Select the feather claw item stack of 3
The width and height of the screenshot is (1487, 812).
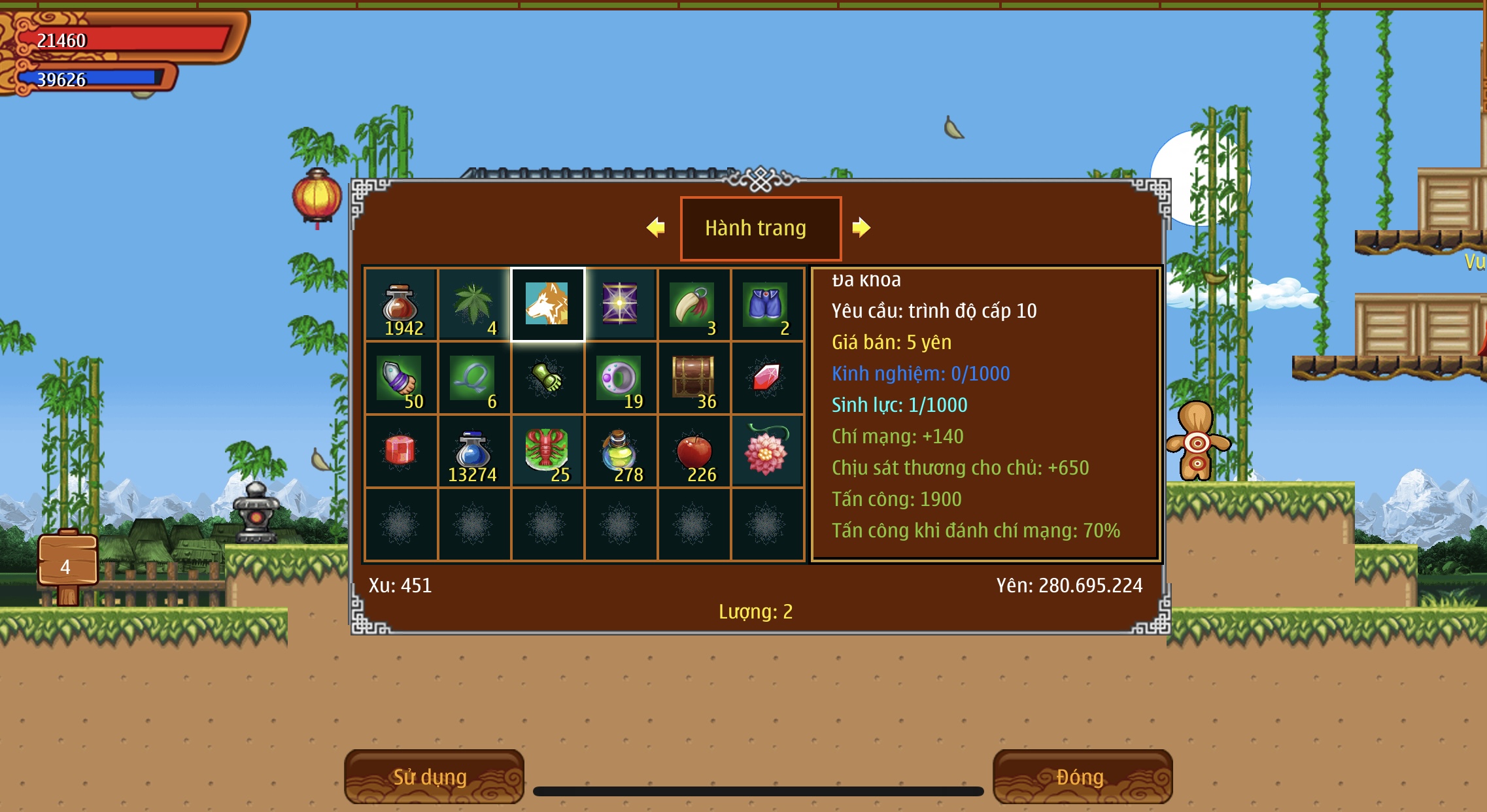(694, 305)
